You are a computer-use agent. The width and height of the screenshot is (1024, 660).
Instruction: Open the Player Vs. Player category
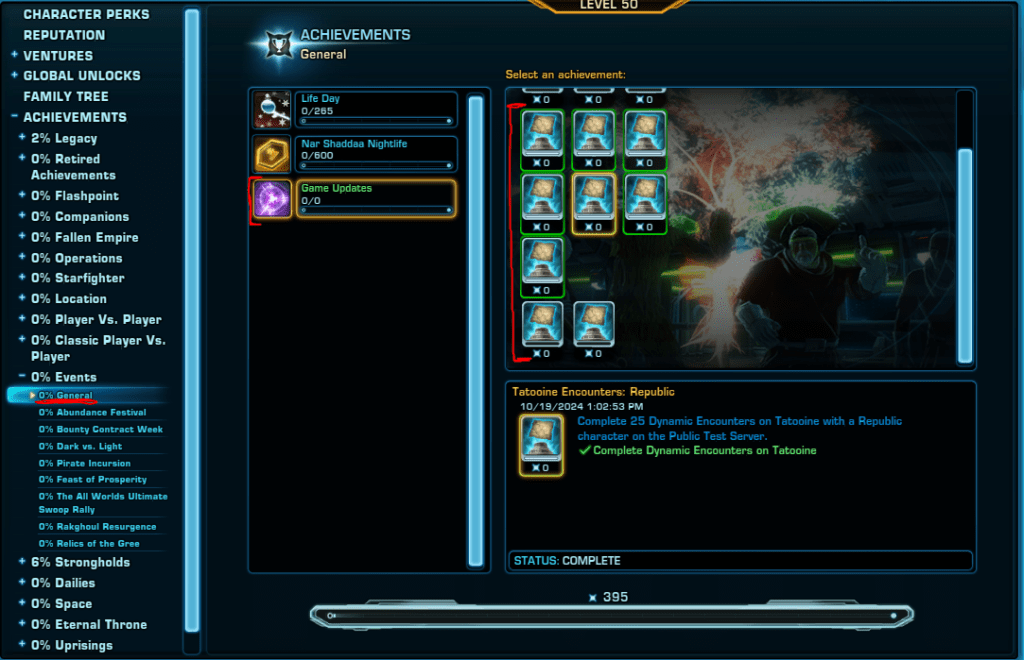[96, 320]
